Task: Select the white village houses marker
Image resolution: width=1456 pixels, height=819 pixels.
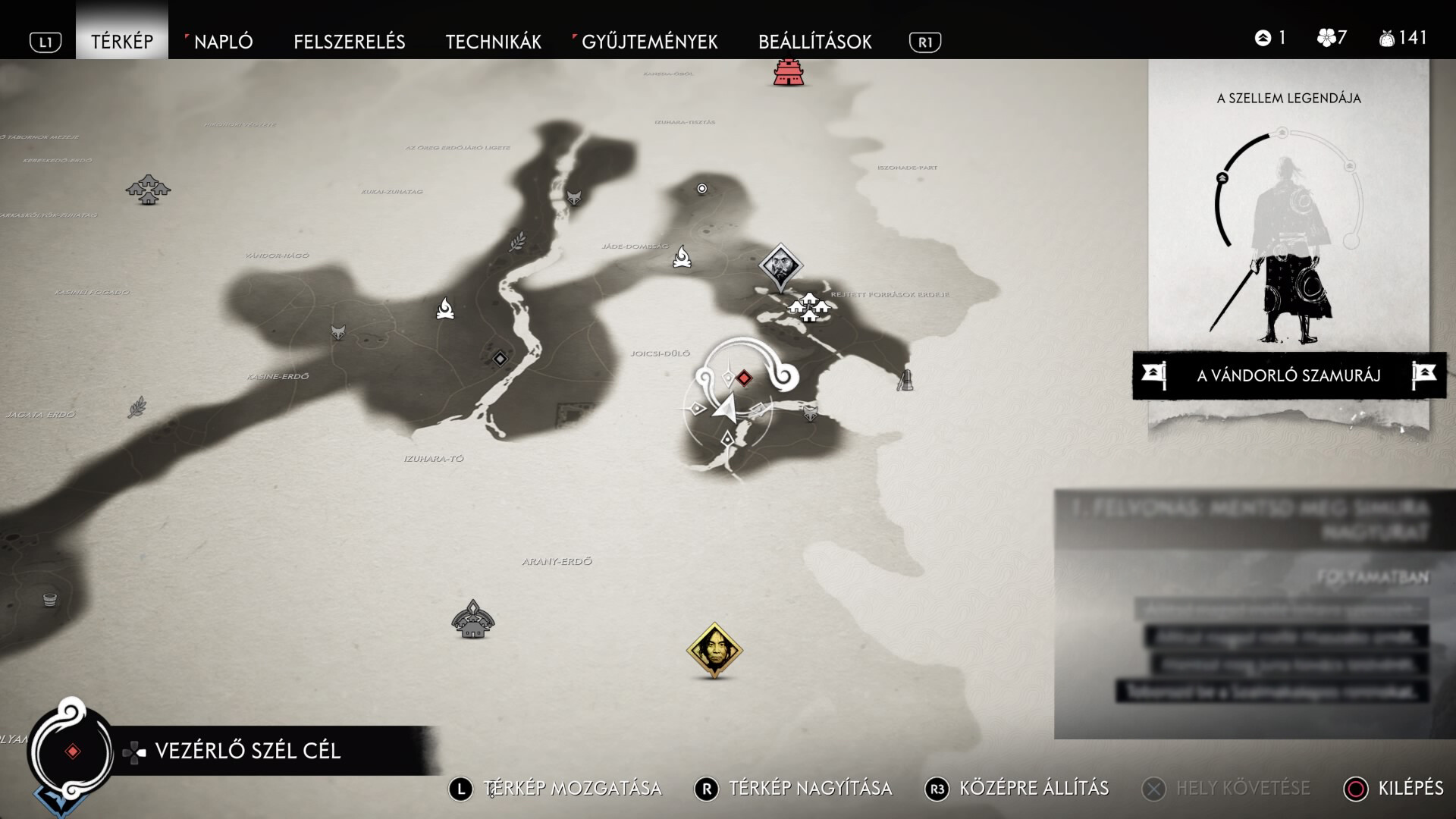Action: click(x=809, y=307)
